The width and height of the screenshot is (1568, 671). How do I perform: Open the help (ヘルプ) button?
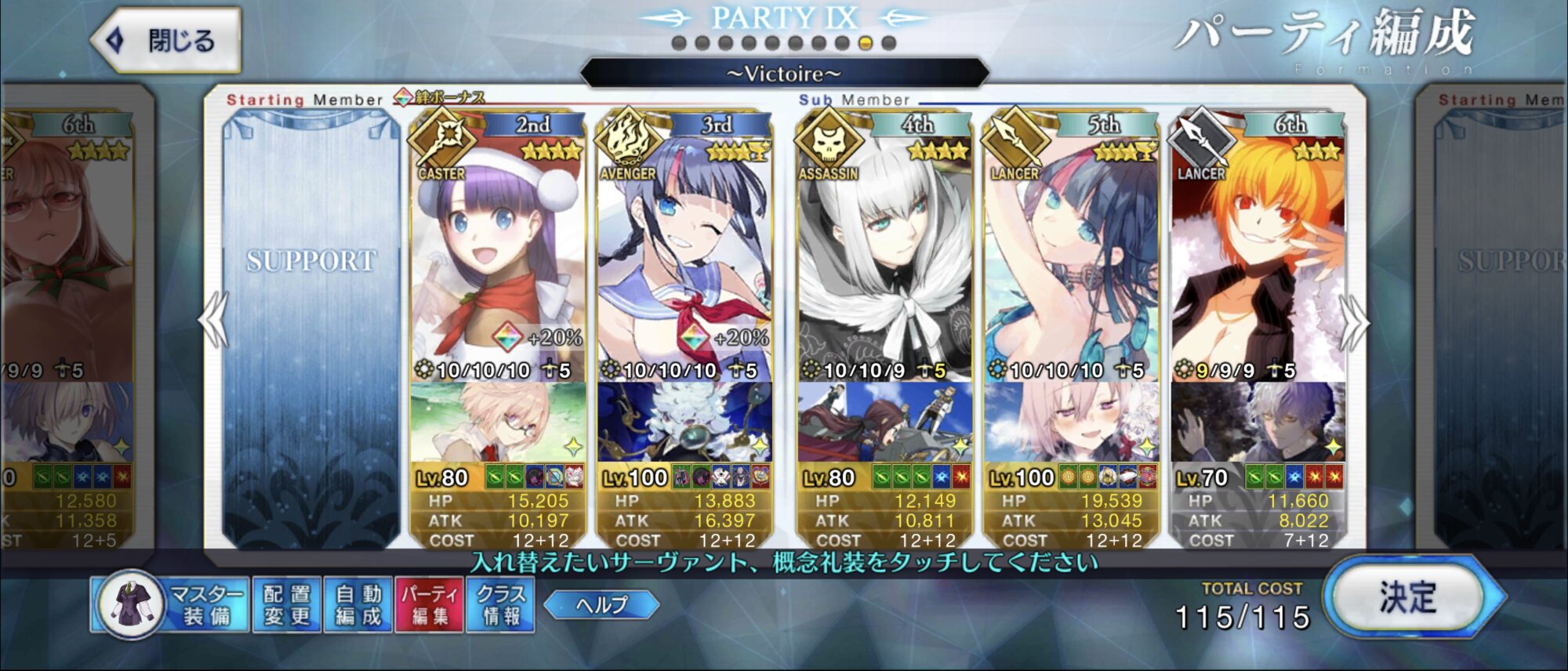[601, 604]
